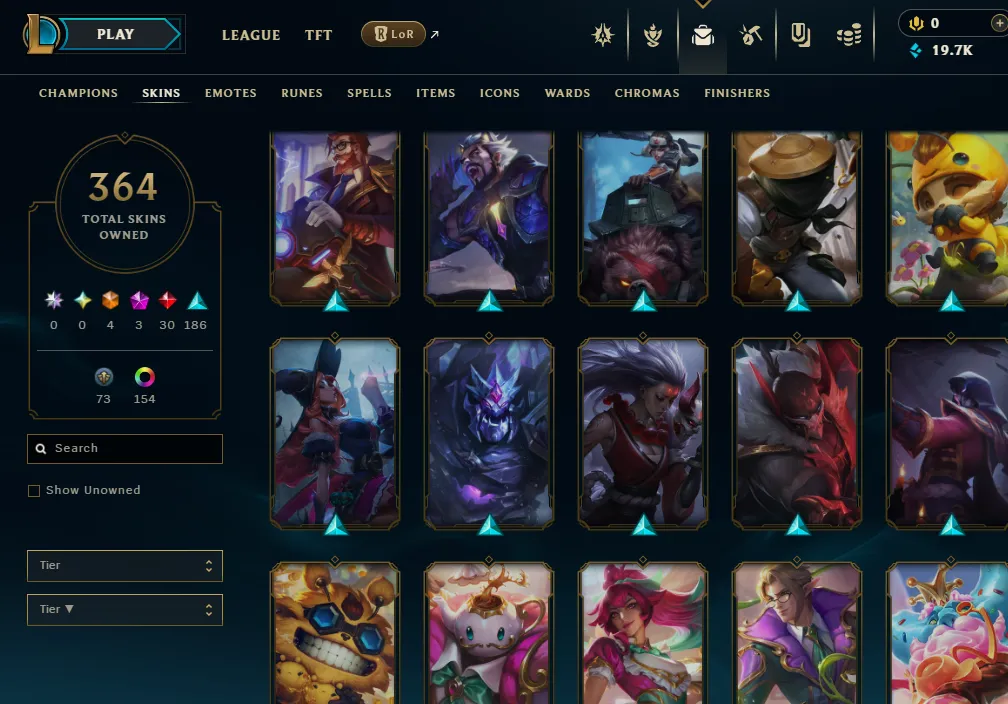Open the Finishers tab
The width and height of the screenshot is (1008, 704).
click(737, 93)
